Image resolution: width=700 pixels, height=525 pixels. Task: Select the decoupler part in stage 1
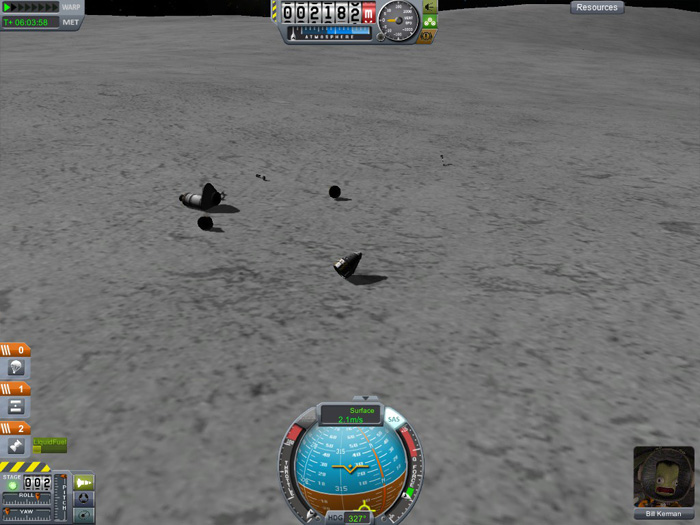click(16, 407)
